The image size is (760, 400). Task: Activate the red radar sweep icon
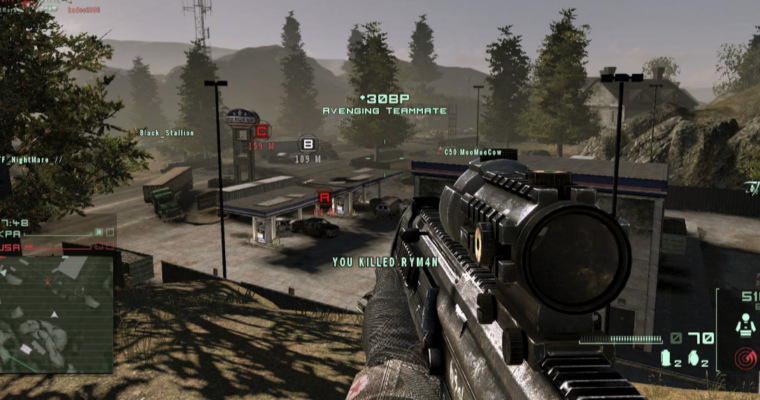coord(744,356)
